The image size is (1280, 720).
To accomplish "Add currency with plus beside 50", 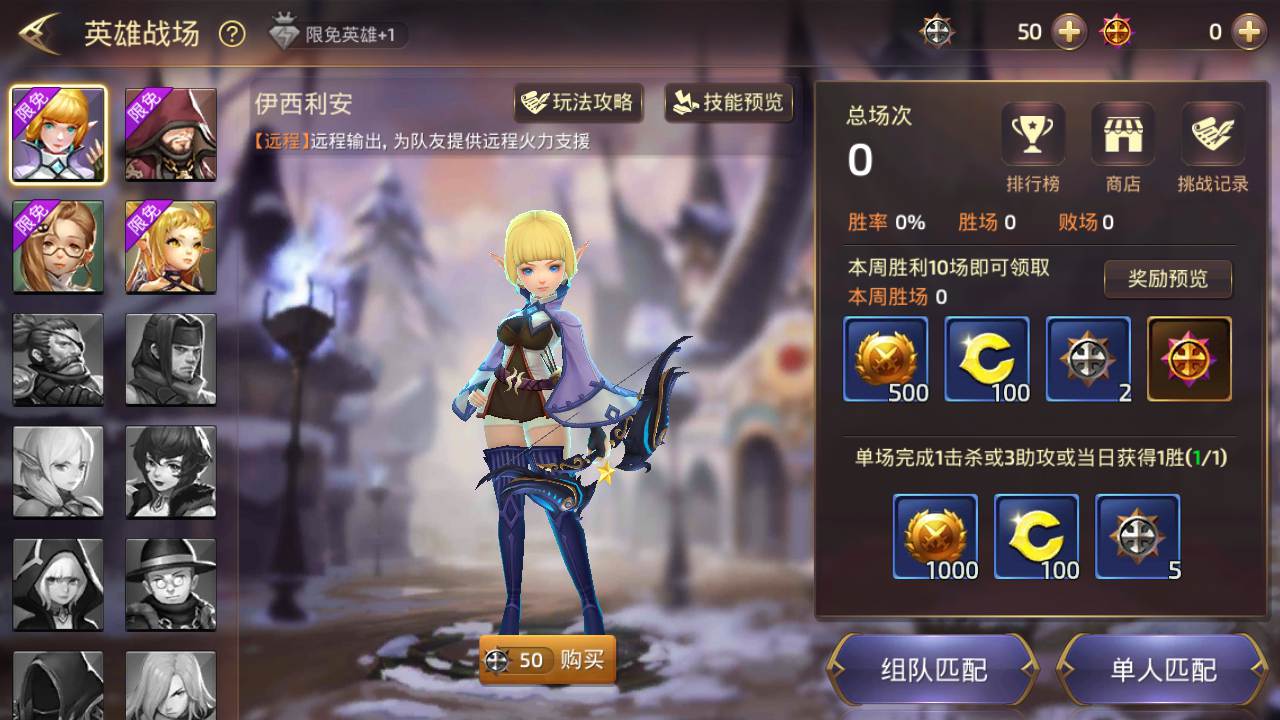I will click(x=1070, y=32).
